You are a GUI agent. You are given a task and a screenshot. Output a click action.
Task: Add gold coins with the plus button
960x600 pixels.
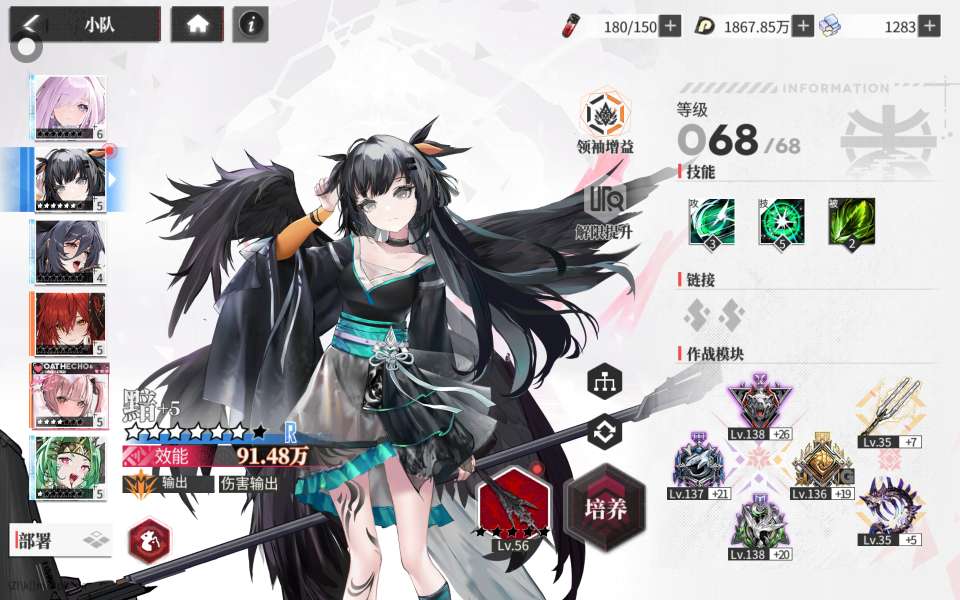click(803, 27)
